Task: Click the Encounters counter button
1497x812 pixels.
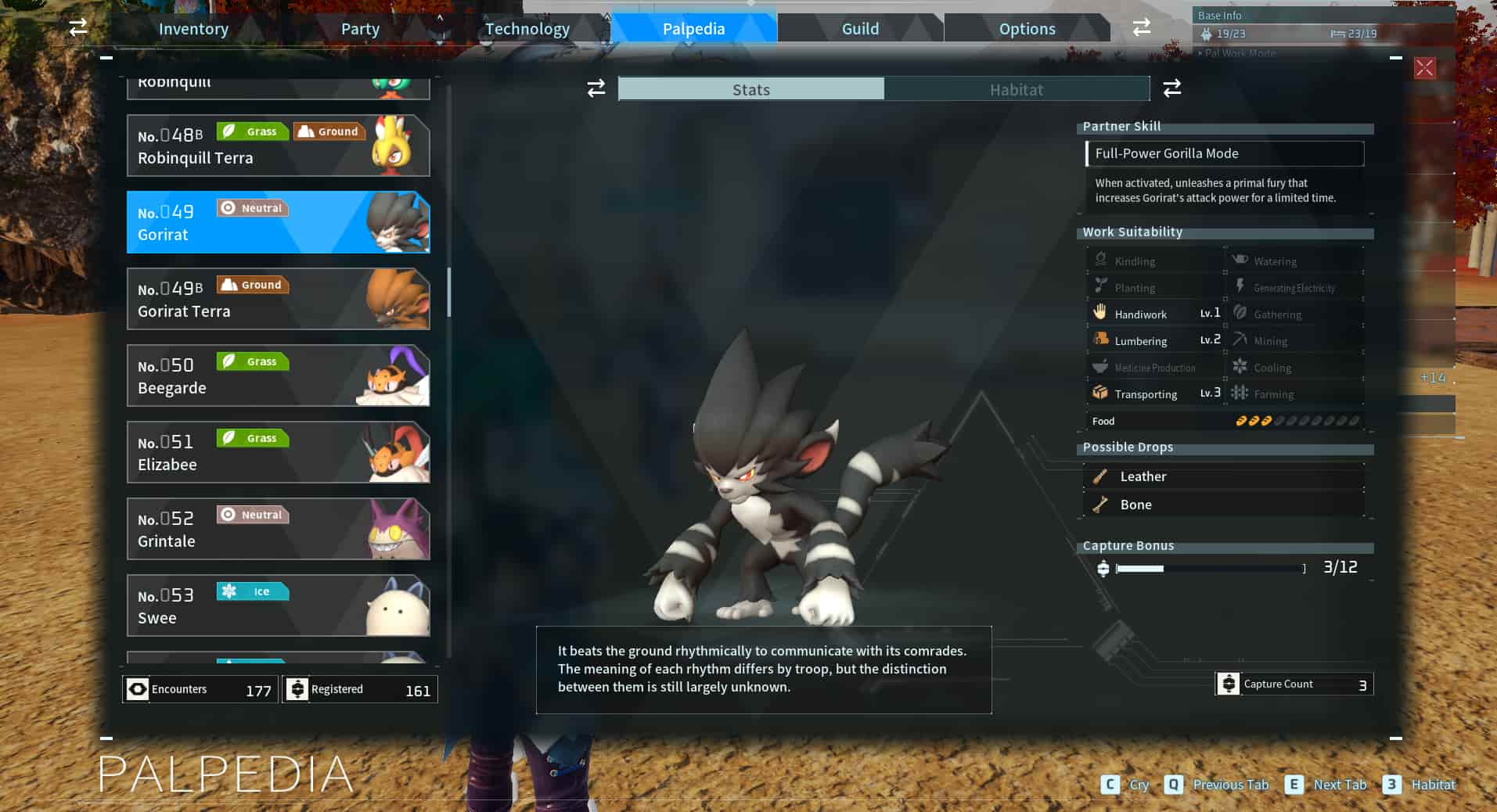Action: click(198, 689)
